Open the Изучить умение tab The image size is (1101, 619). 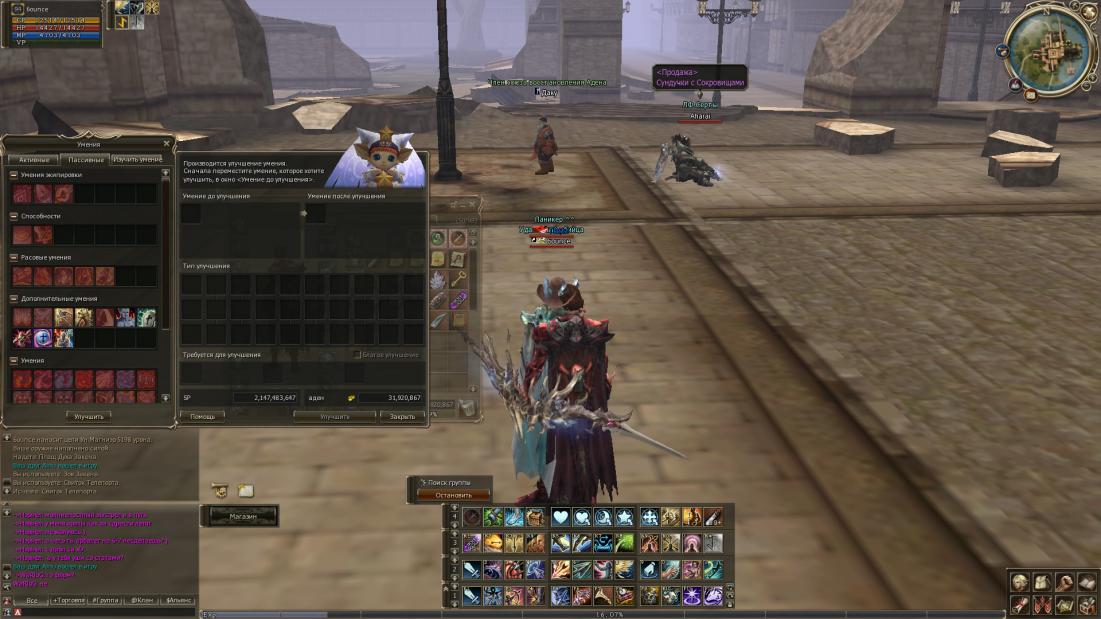click(x=137, y=159)
